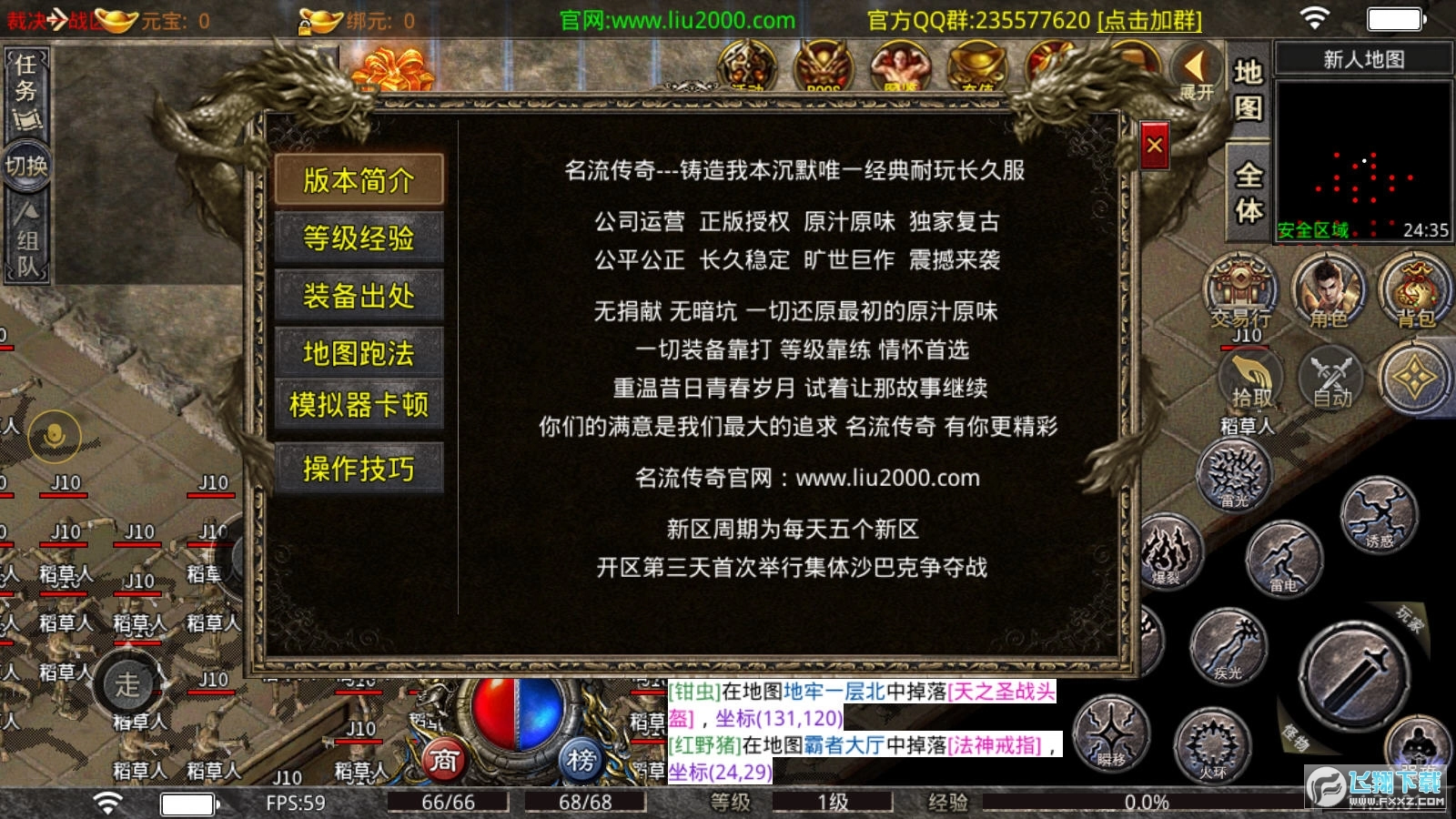Open the 角色 character panel

1327,291
